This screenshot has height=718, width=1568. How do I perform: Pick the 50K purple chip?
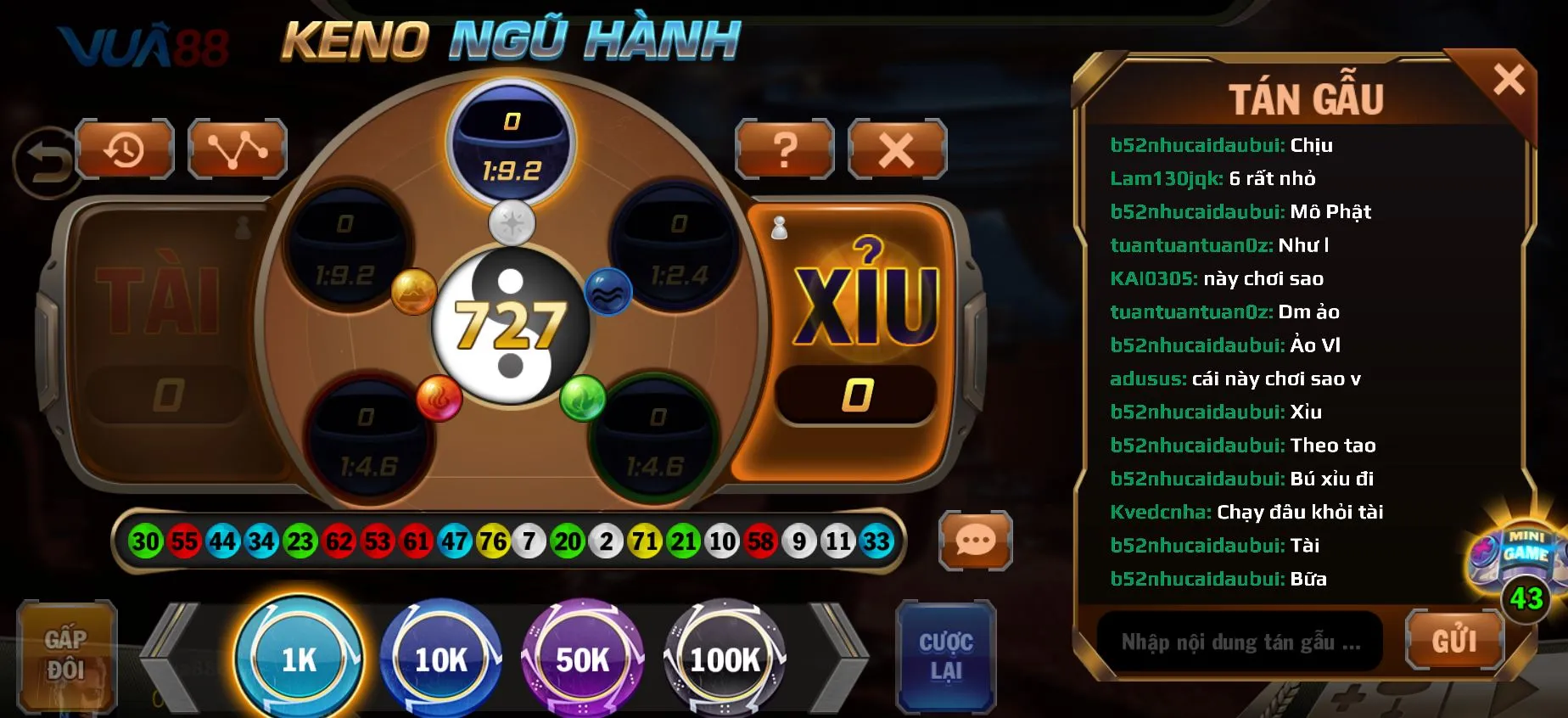[x=582, y=659]
